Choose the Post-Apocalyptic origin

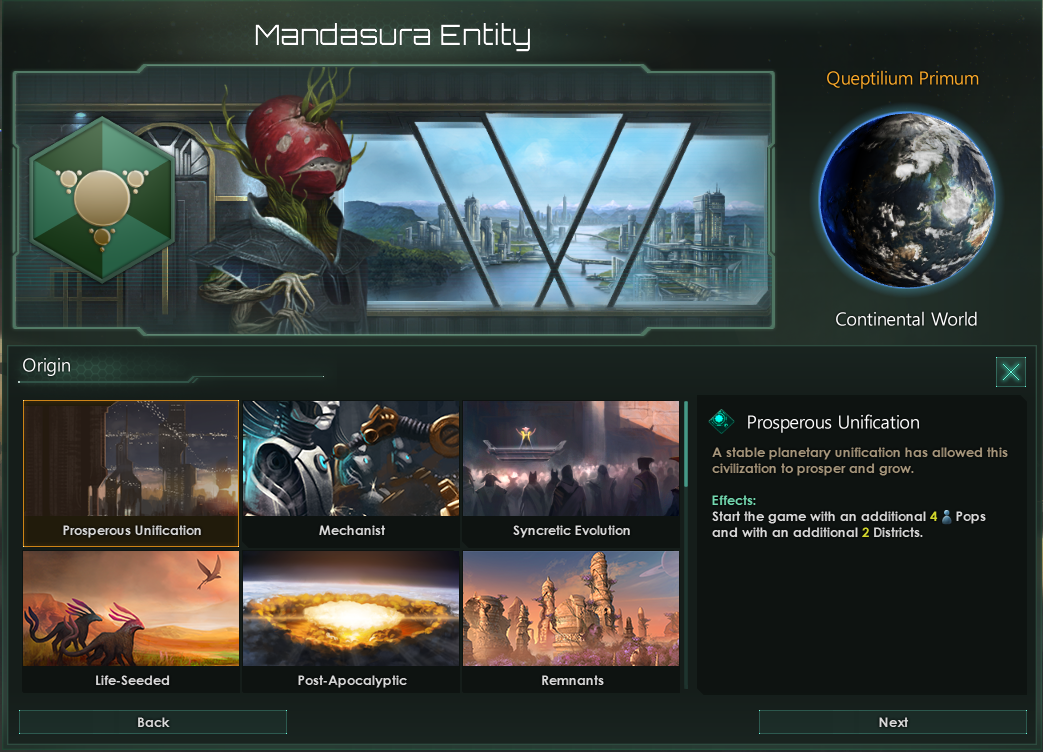click(x=351, y=621)
